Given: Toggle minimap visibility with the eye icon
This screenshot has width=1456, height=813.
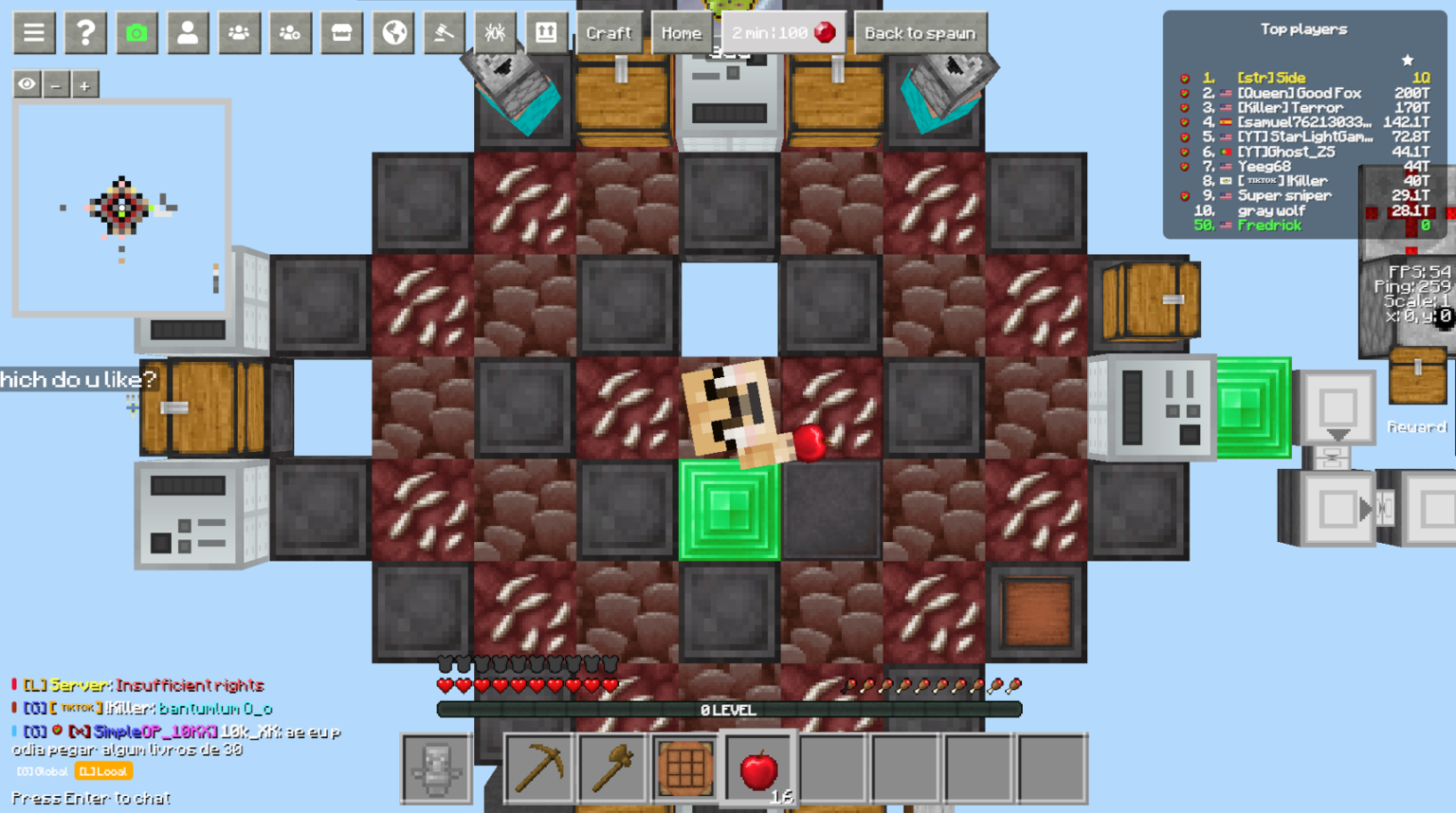Looking at the screenshot, I should coord(26,84).
